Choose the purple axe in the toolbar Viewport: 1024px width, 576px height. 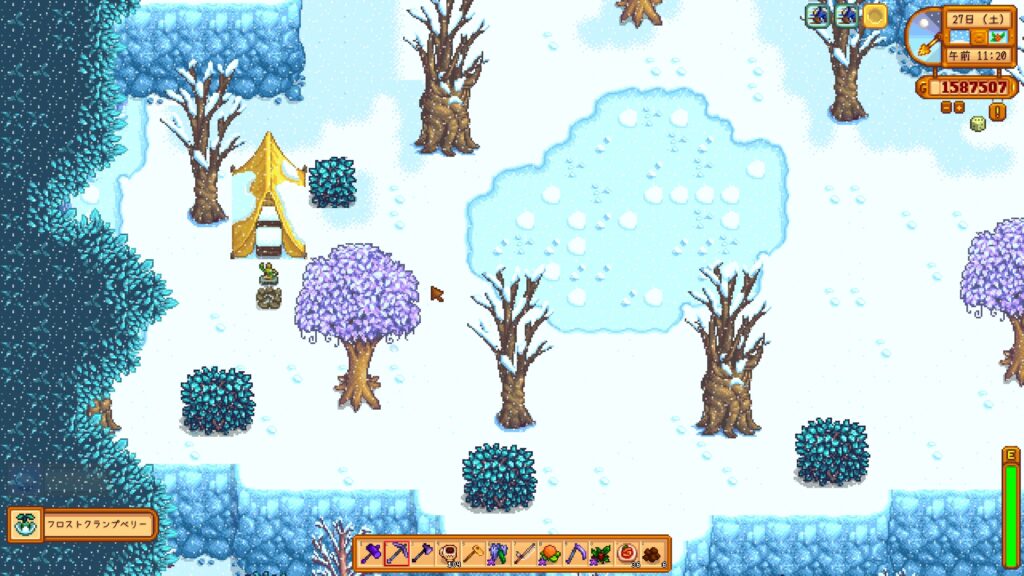pos(422,552)
